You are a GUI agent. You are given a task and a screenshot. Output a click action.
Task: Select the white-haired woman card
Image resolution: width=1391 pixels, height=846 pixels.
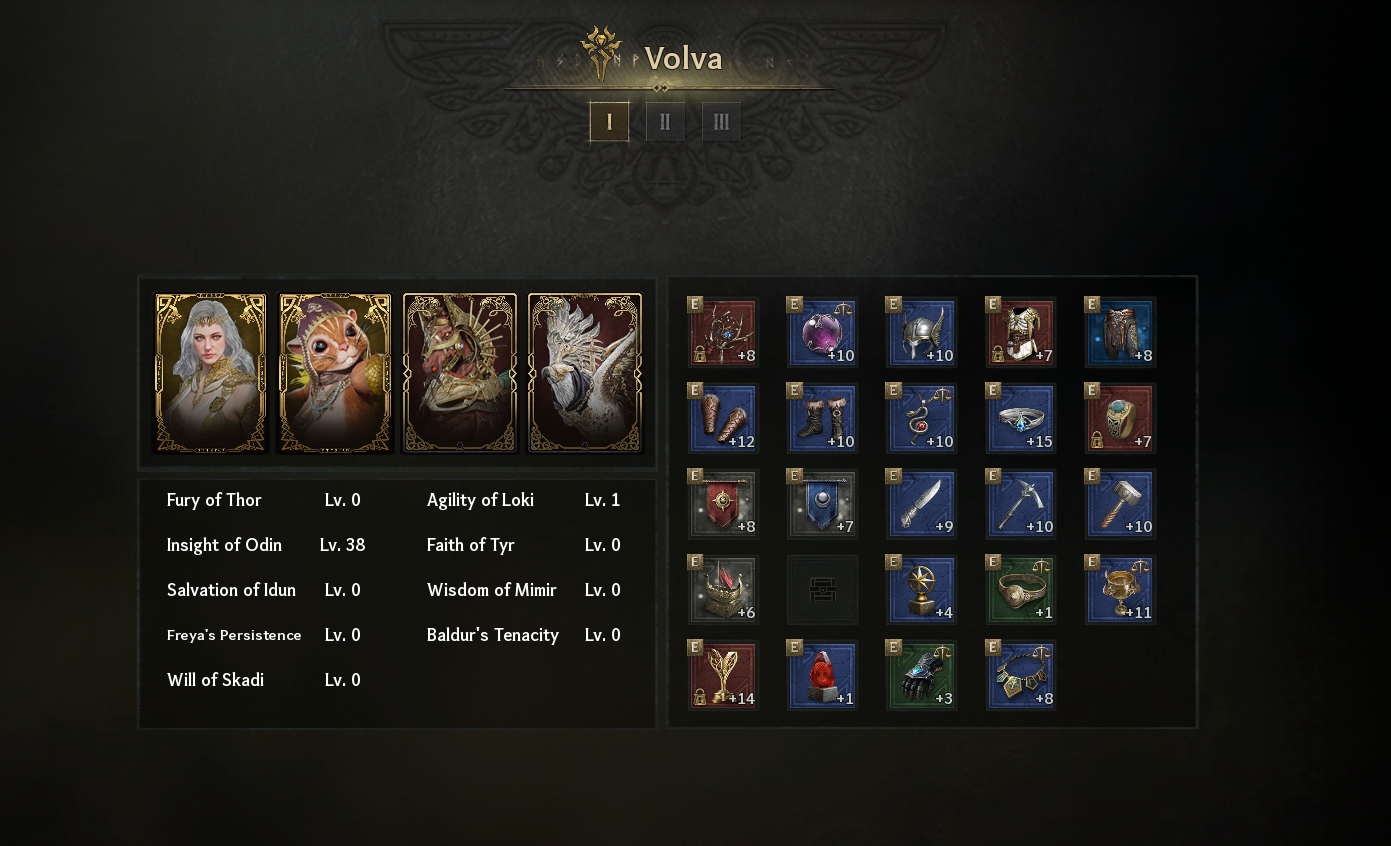211,373
